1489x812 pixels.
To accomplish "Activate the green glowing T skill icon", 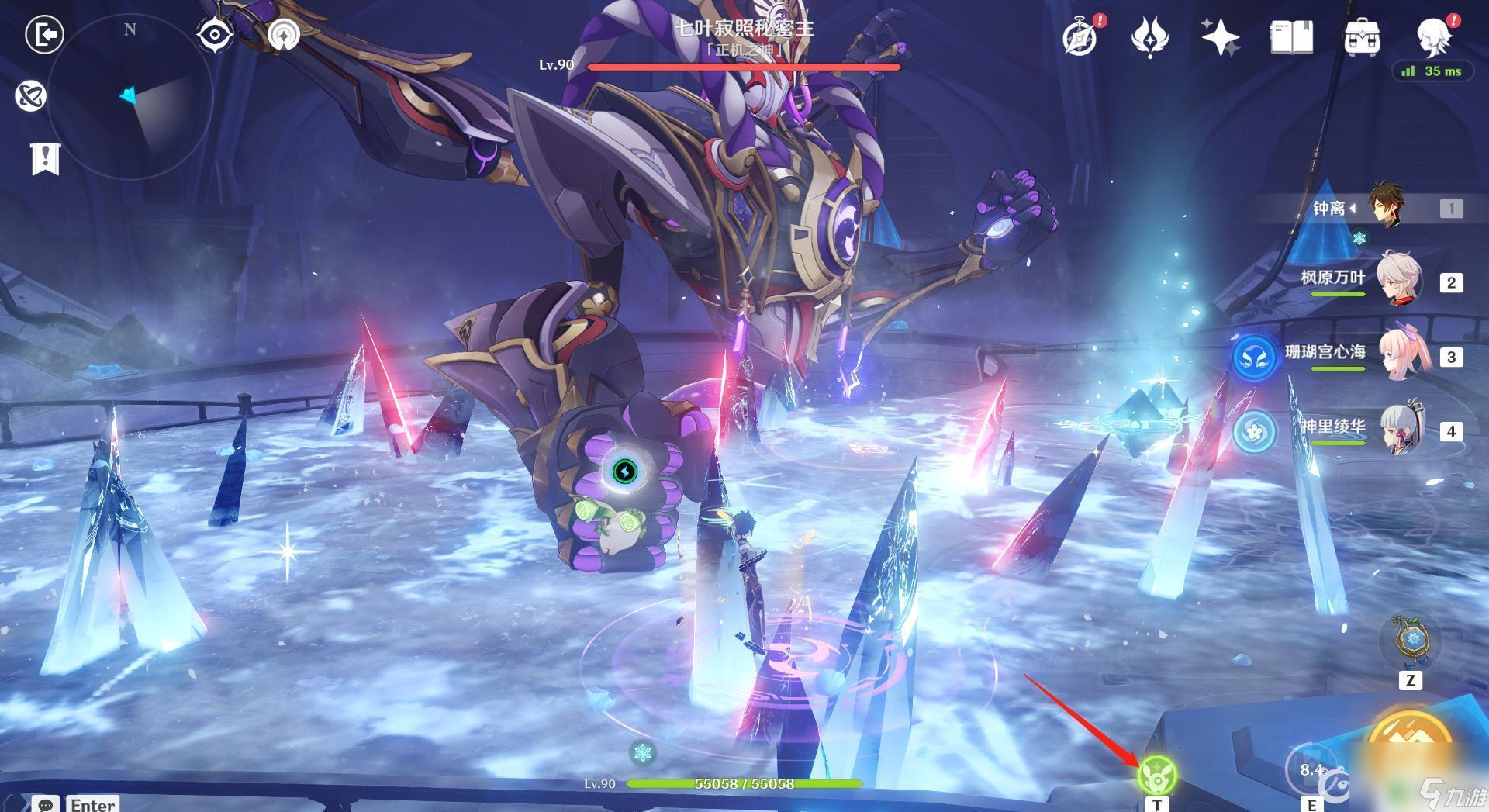I will coord(1157,774).
